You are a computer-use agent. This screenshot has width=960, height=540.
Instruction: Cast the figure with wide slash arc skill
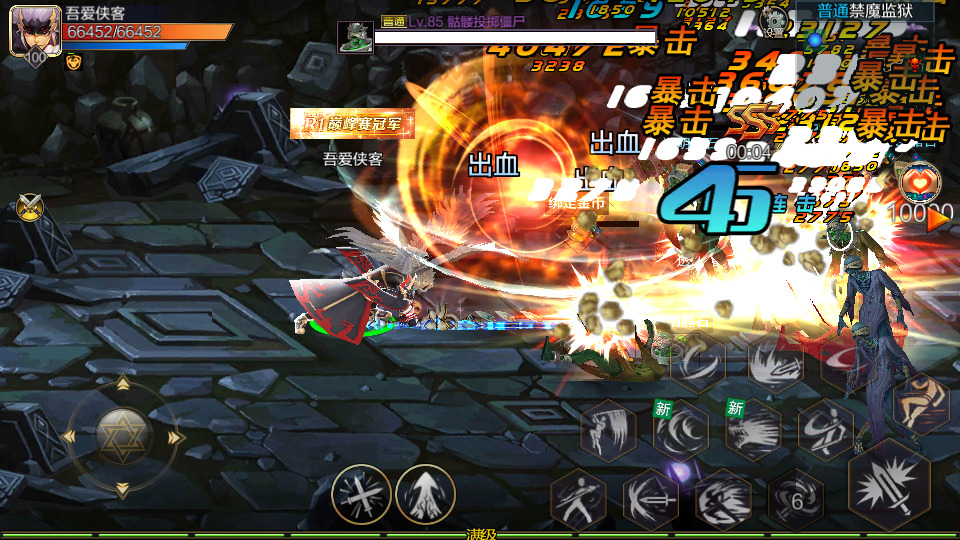608,430
